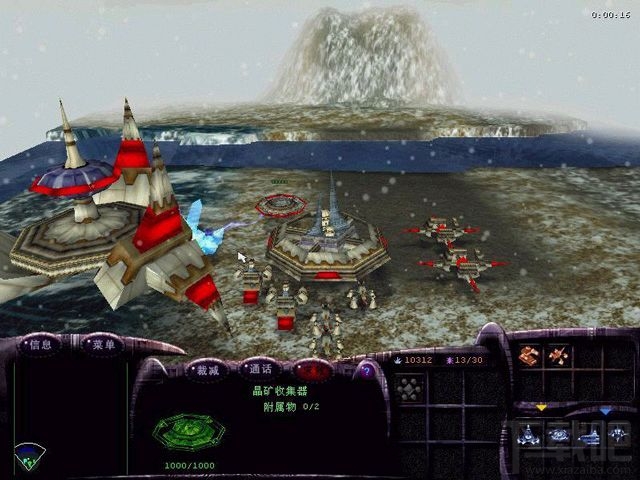Open the 菜单 (Menu) button

click(x=98, y=344)
